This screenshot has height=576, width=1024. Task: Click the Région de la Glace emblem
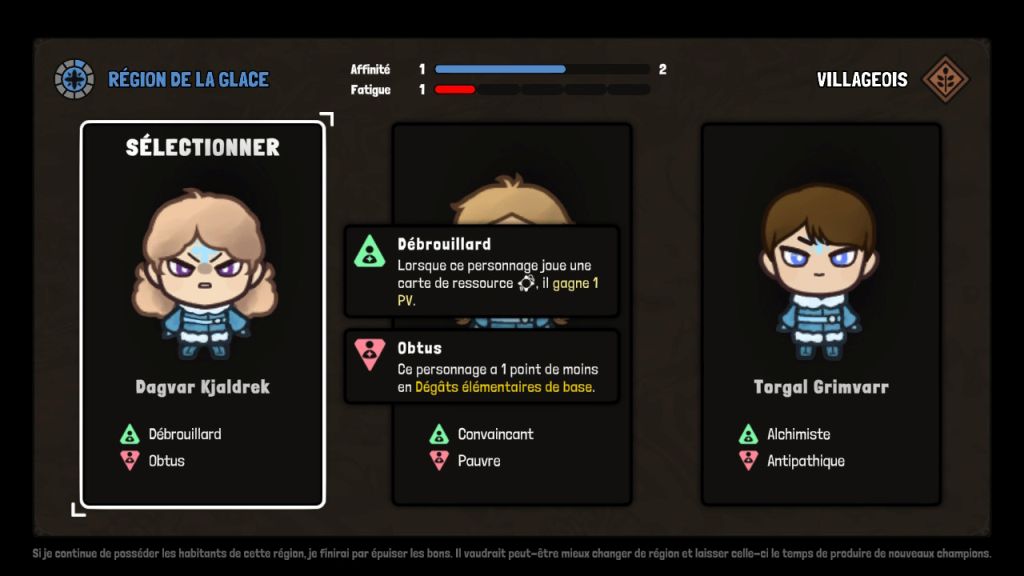pos(74,79)
